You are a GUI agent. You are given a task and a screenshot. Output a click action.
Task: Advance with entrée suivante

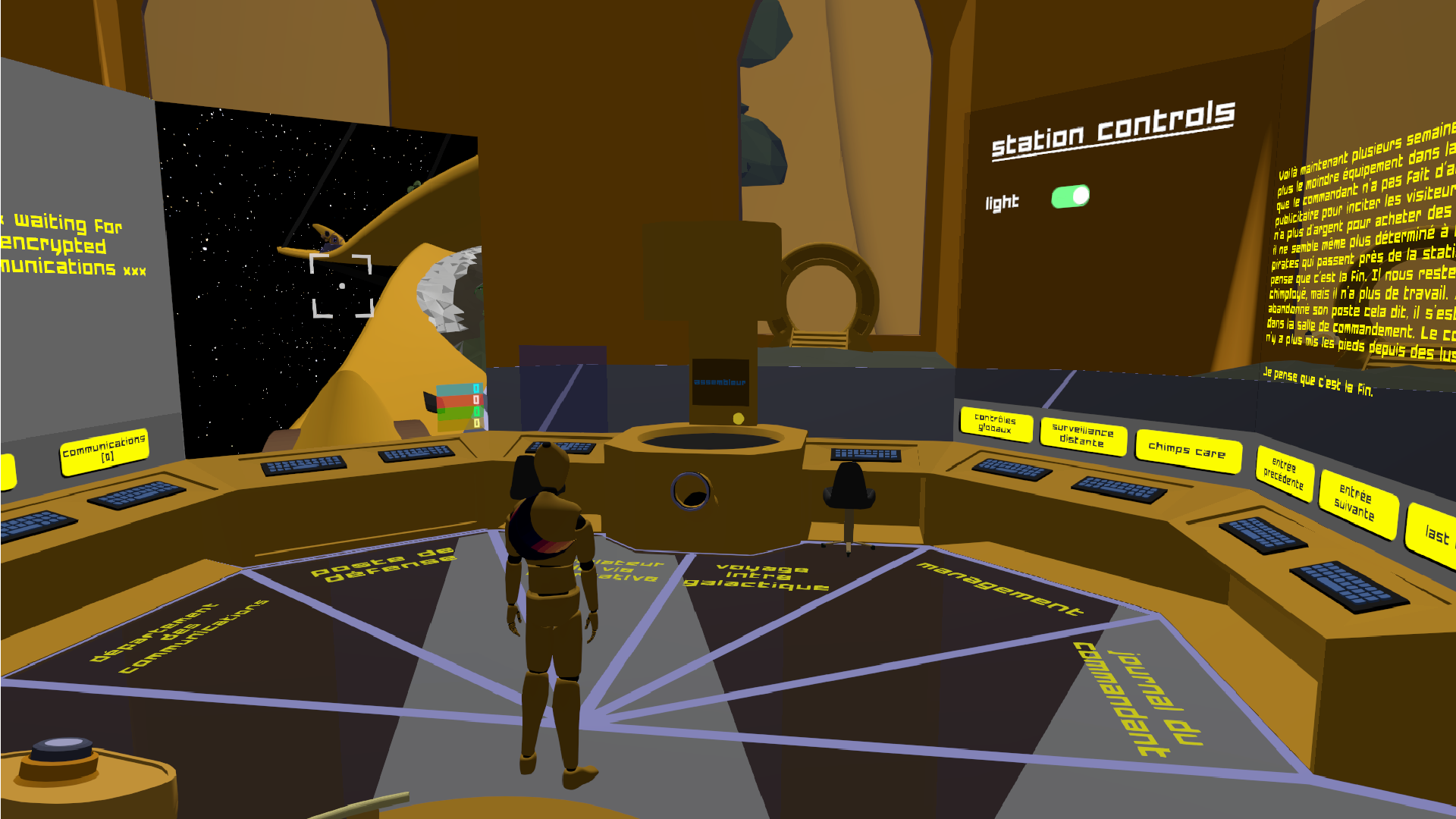(1355, 504)
